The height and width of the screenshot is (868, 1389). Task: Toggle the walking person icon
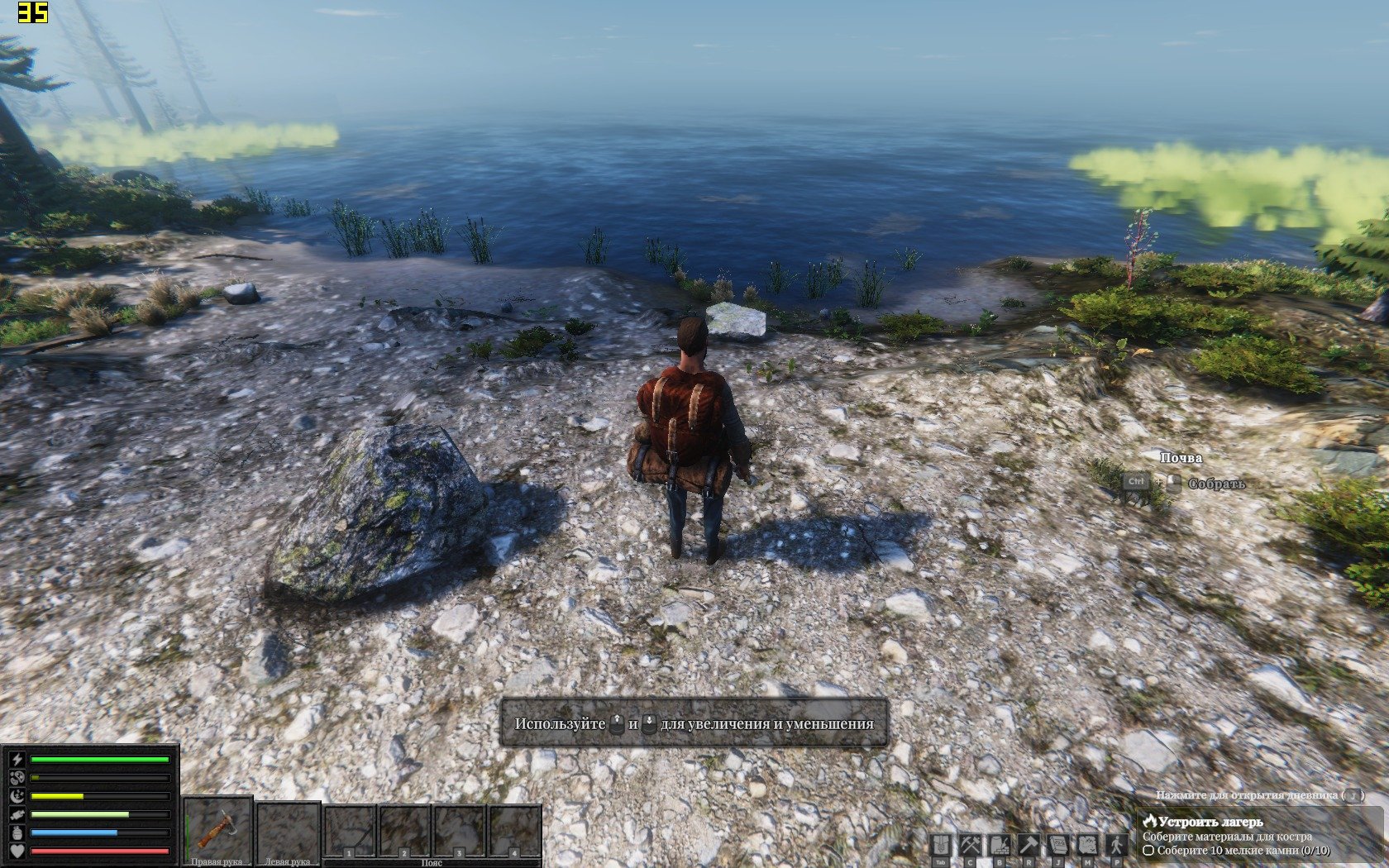[x=1117, y=845]
